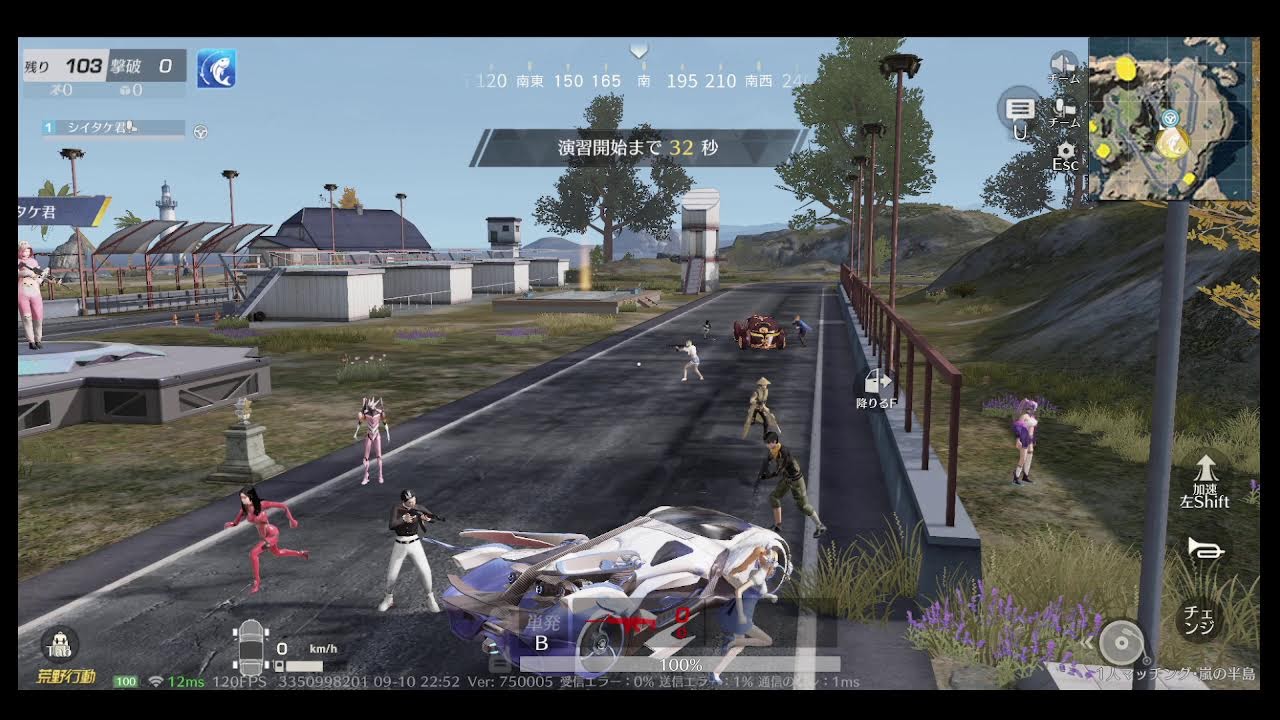Open the minimap
Image resolution: width=1280 pixels, height=720 pixels.
(x=1170, y=118)
